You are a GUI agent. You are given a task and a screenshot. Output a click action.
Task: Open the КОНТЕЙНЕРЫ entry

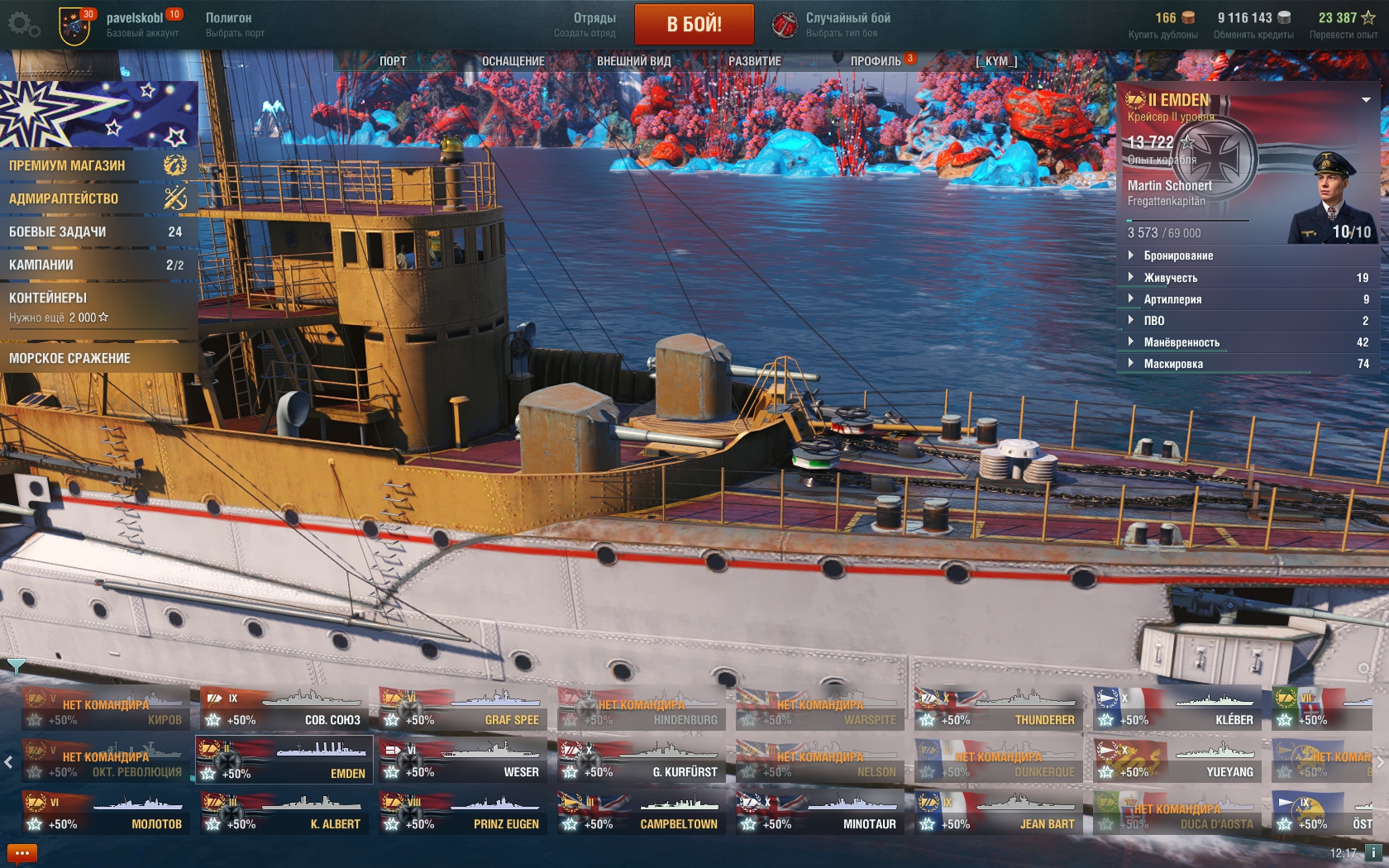pyautogui.click(x=95, y=306)
